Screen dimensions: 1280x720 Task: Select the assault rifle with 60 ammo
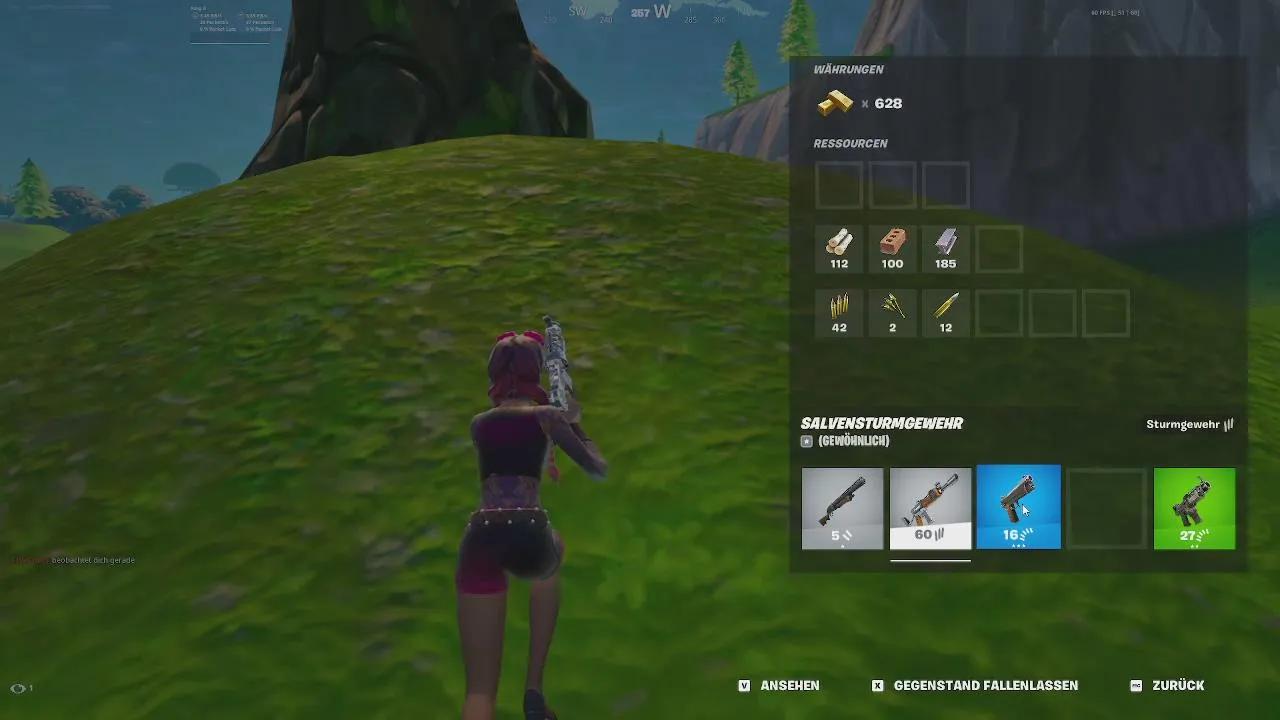[x=930, y=508]
